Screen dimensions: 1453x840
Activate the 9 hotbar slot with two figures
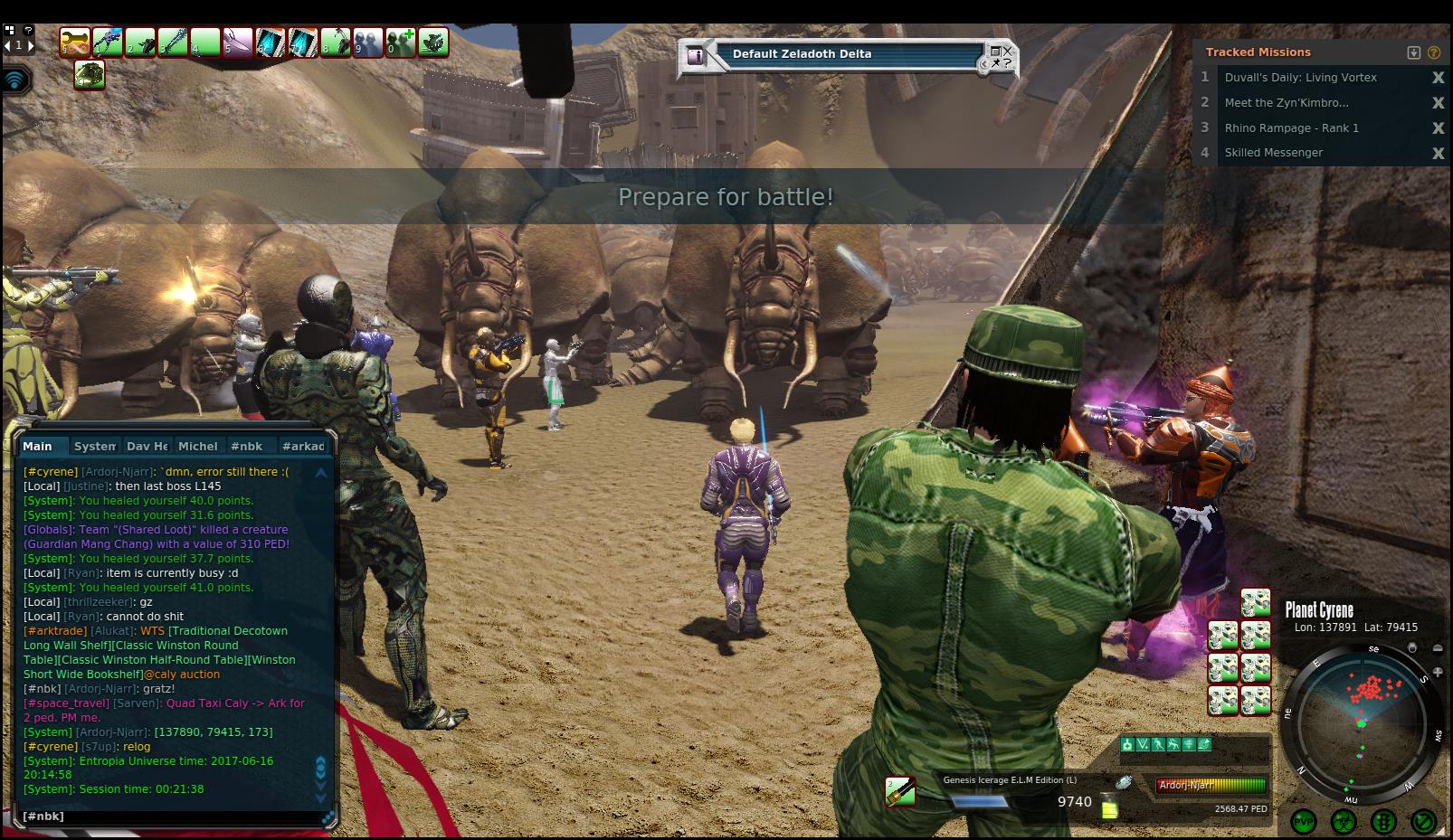point(368,42)
